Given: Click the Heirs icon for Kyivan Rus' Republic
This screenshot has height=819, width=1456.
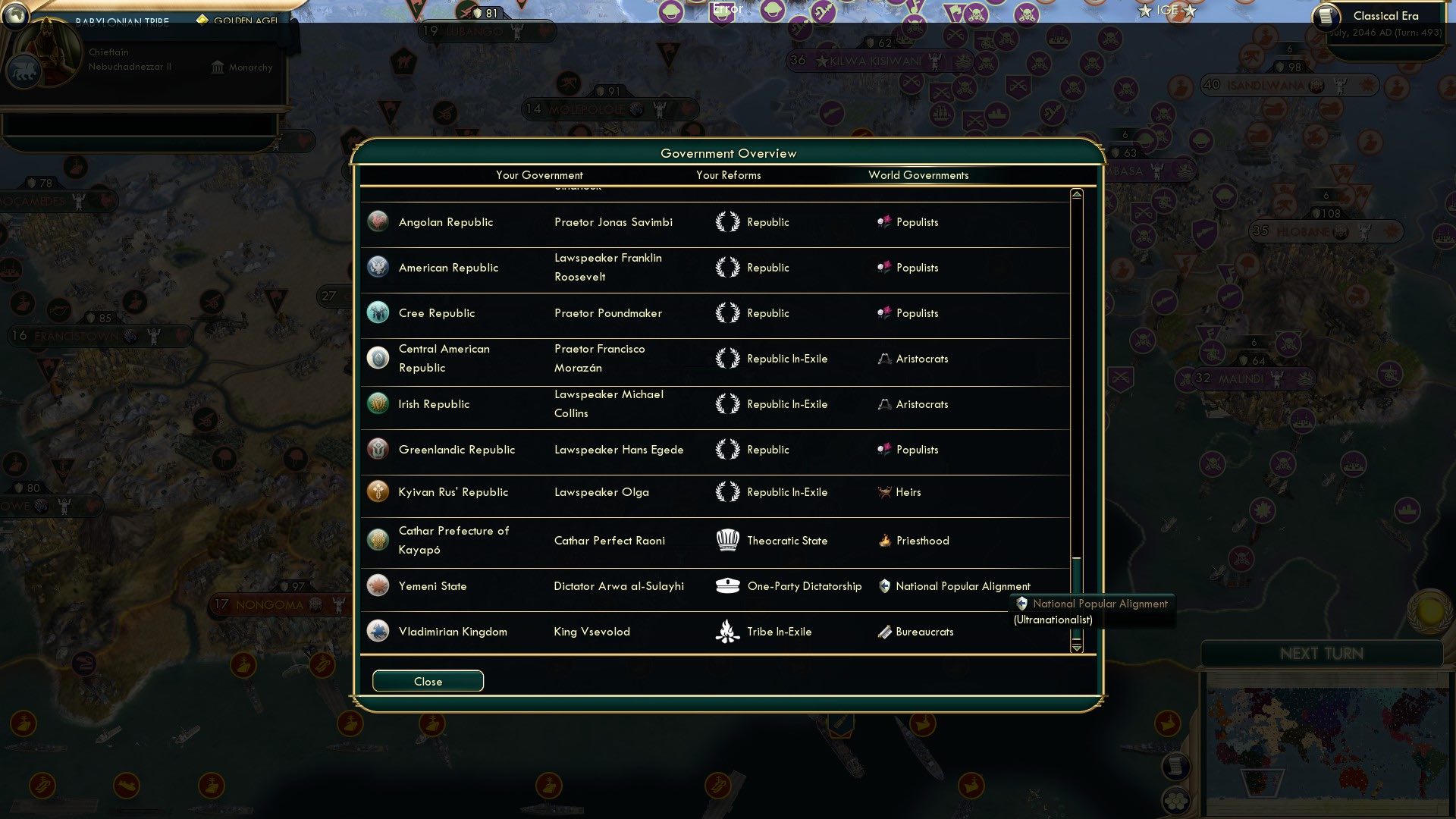Looking at the screenshot, I should [885, 491].
